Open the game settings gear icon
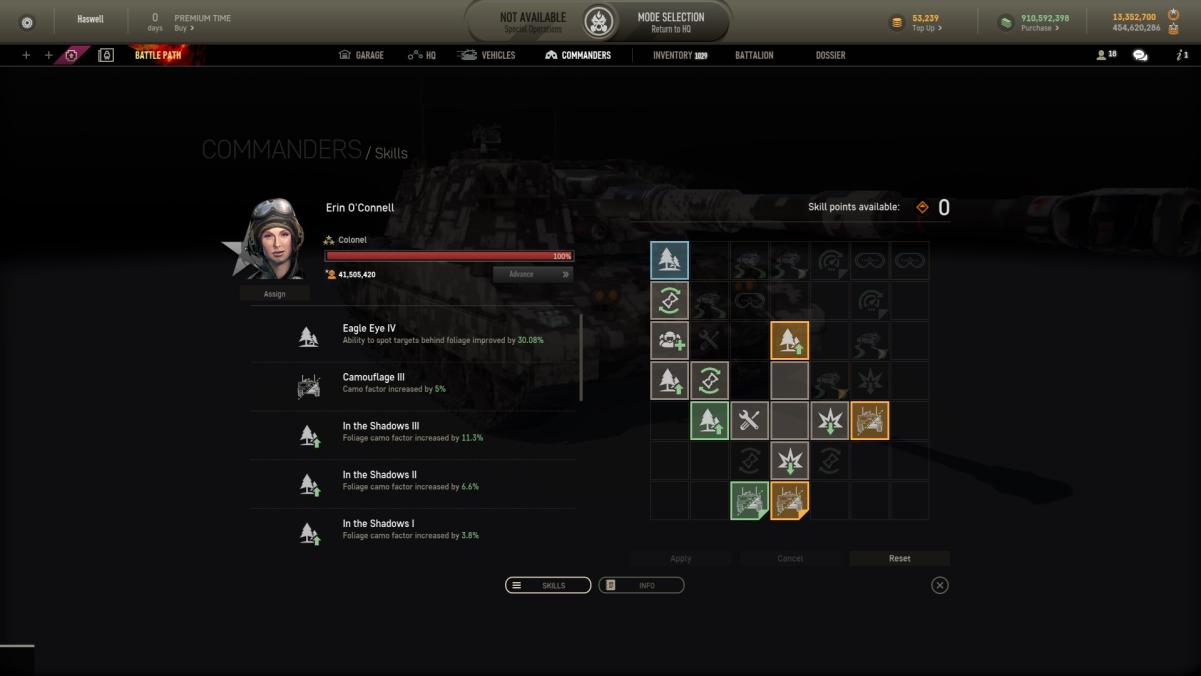The image size is (1201, 676). 27,22
